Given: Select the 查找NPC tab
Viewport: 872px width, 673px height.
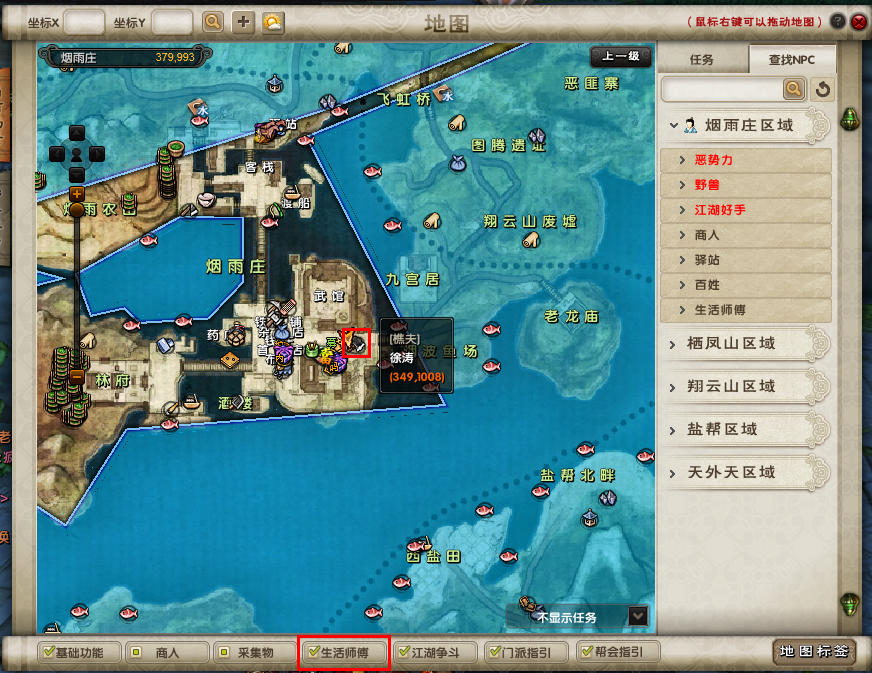Looking at the screenshot, I should pyautogui.click(x=791, y=59).
